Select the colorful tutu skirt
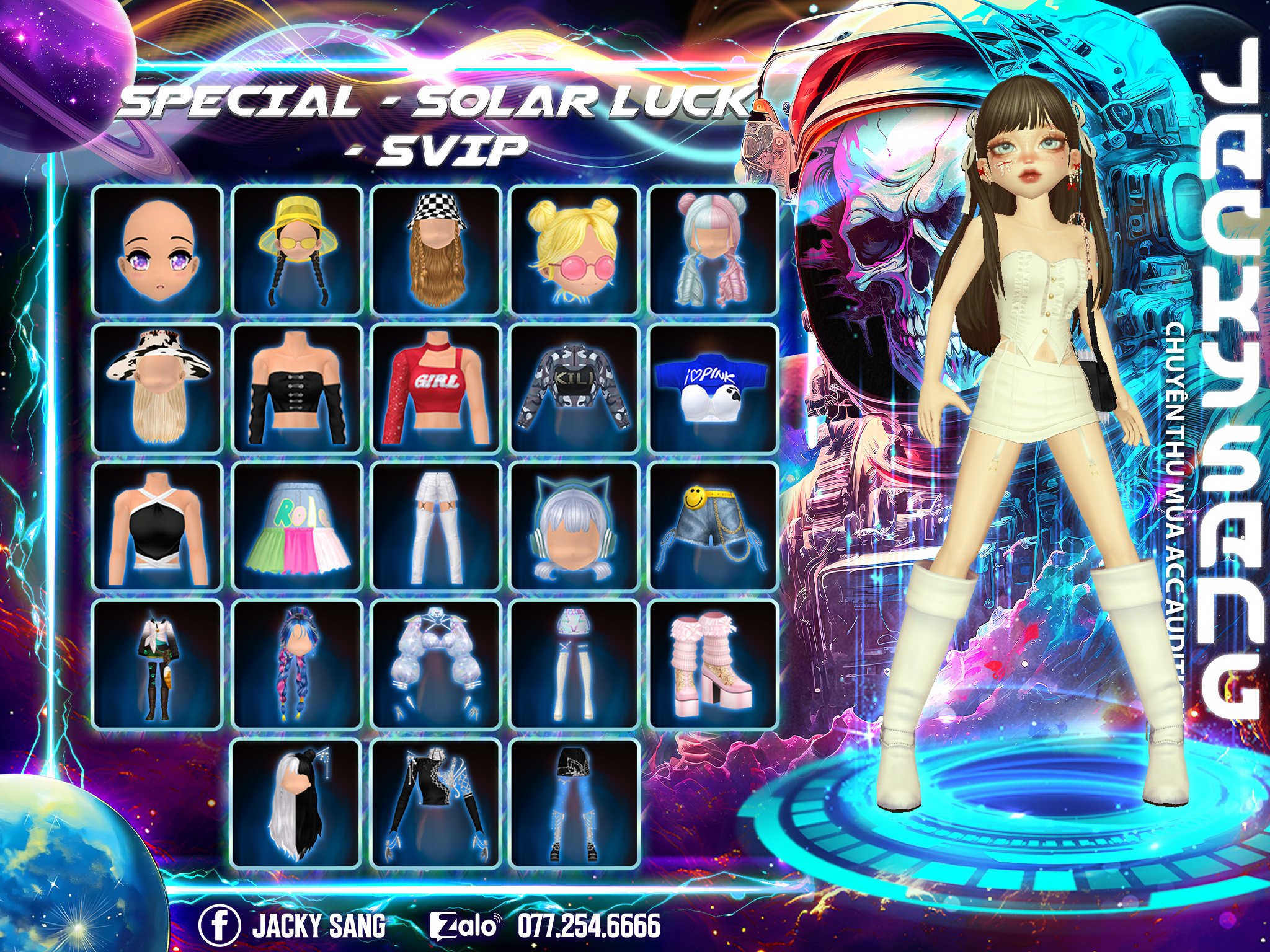Image resolution: width=1270 pixels, height=952 pixels. (x=296, y=527)
